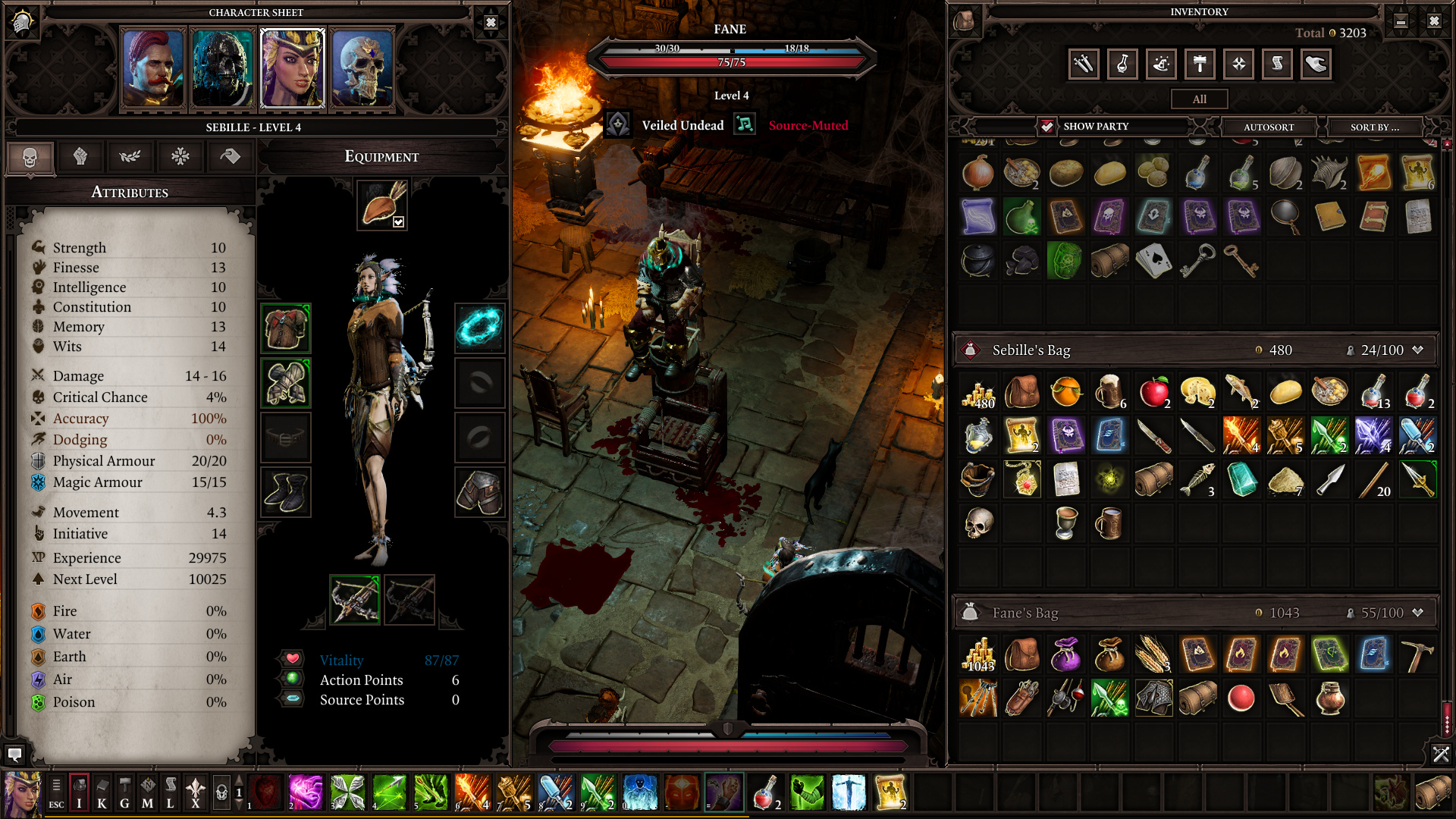The image size is (1456, 819).
Task: Select the skull-faced Fane portrait
Action: pyautogui.click(x=362, y=69)
